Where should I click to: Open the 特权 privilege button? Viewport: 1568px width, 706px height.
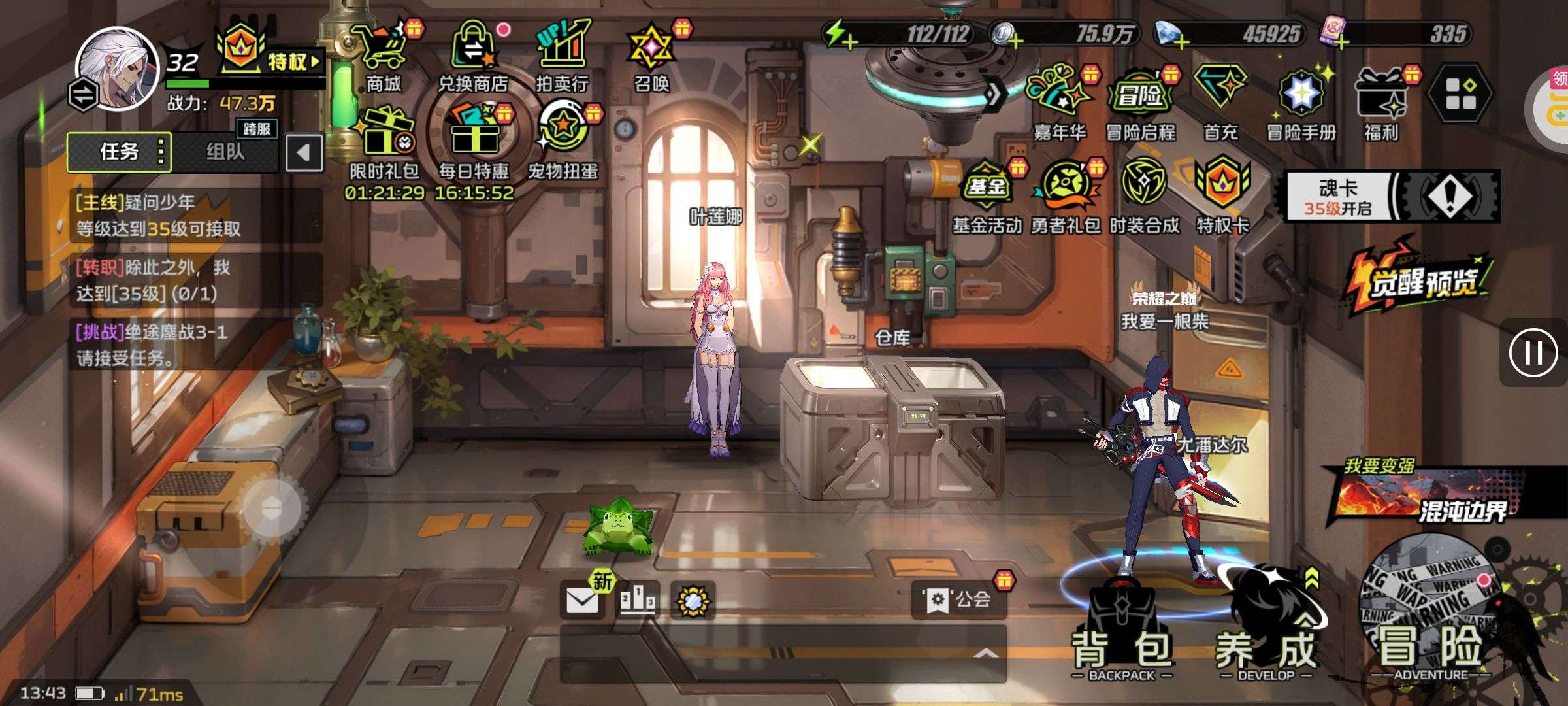click(x=271, y=56)
